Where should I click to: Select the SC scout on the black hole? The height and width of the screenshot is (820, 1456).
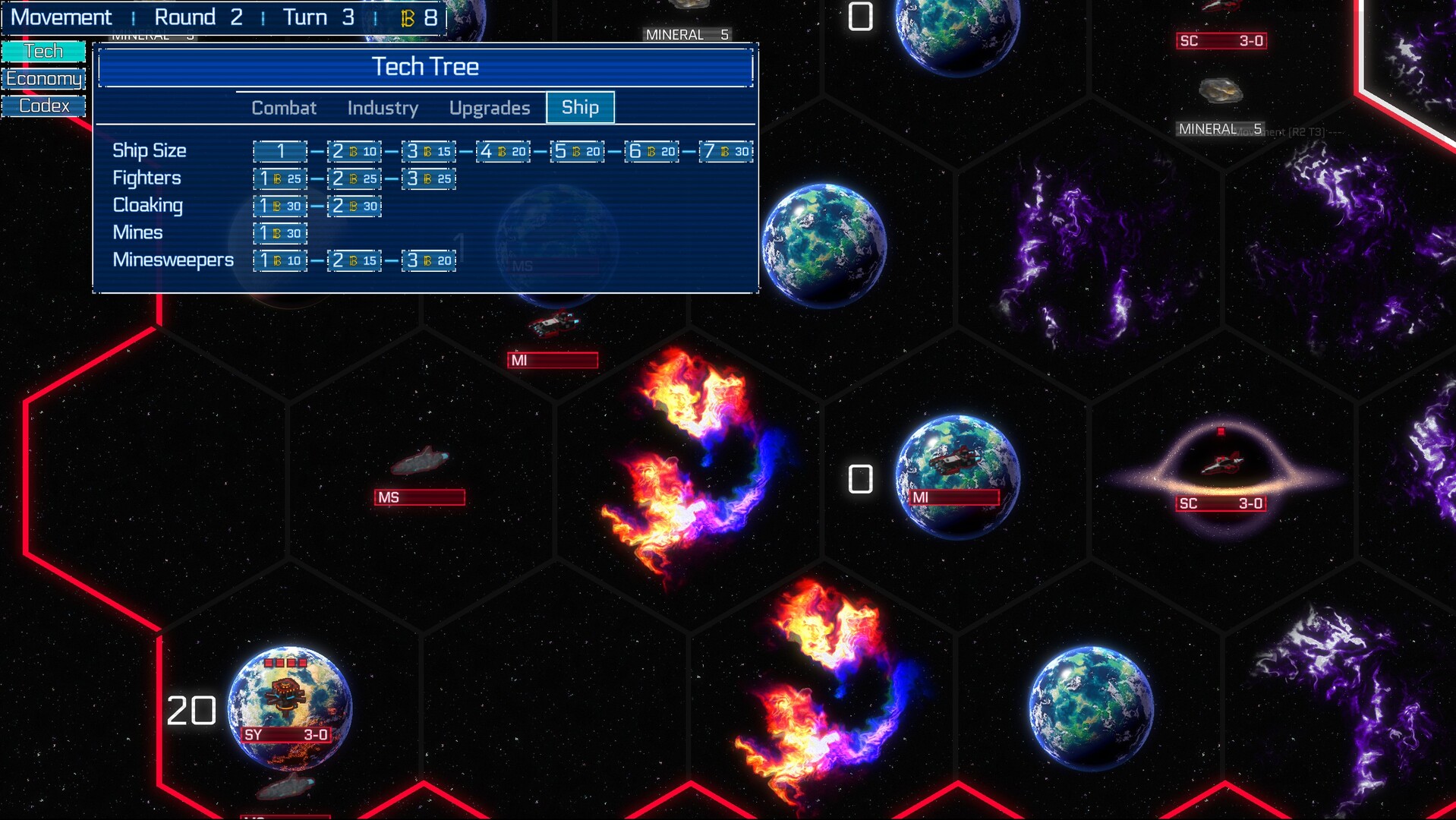pos(1221,463)
